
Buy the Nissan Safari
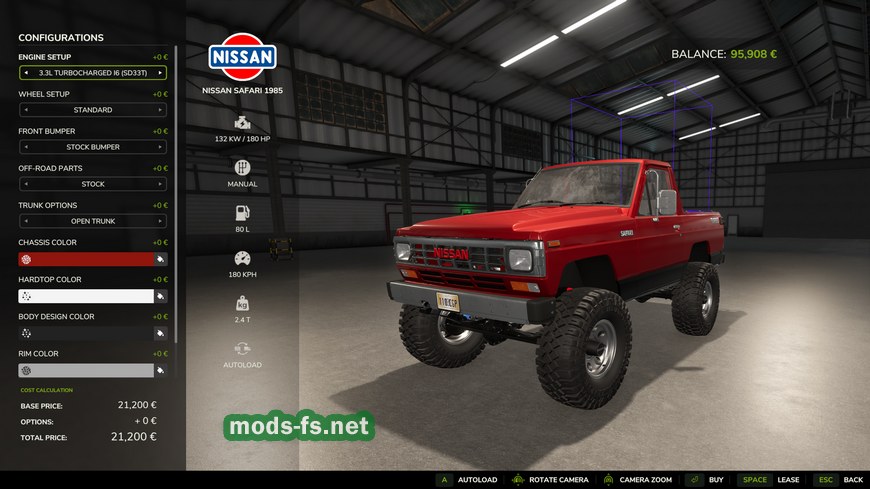click(706, 480)
